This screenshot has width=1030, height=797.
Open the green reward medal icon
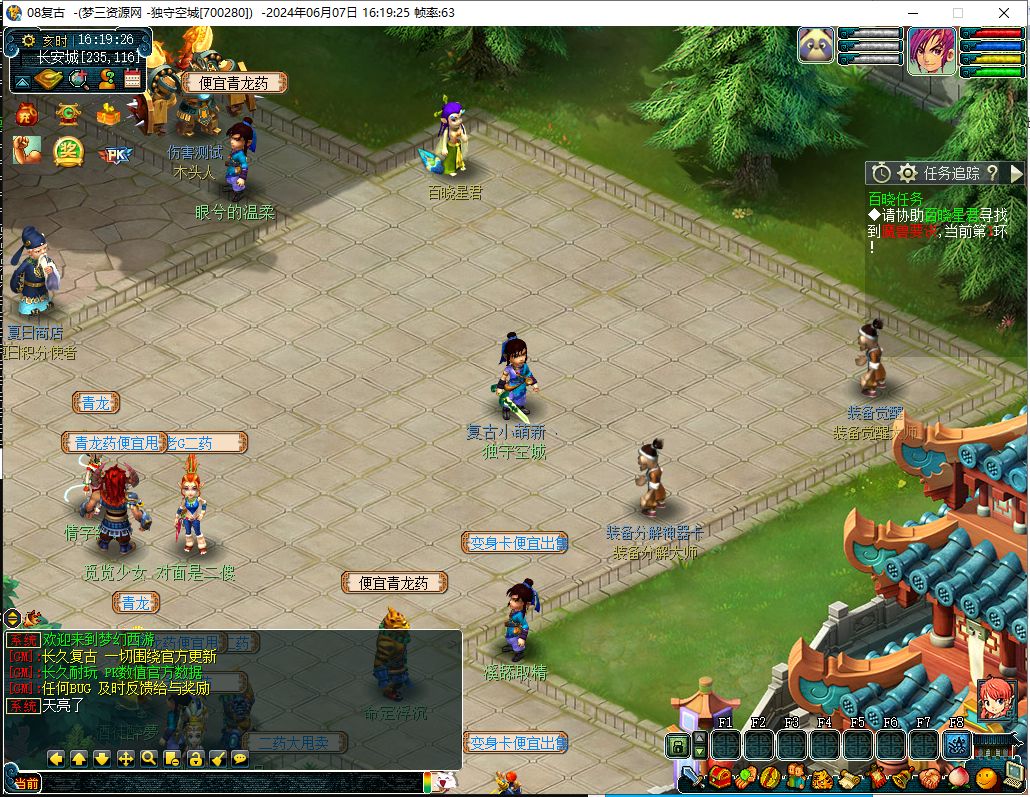click(x=68, y=151)
